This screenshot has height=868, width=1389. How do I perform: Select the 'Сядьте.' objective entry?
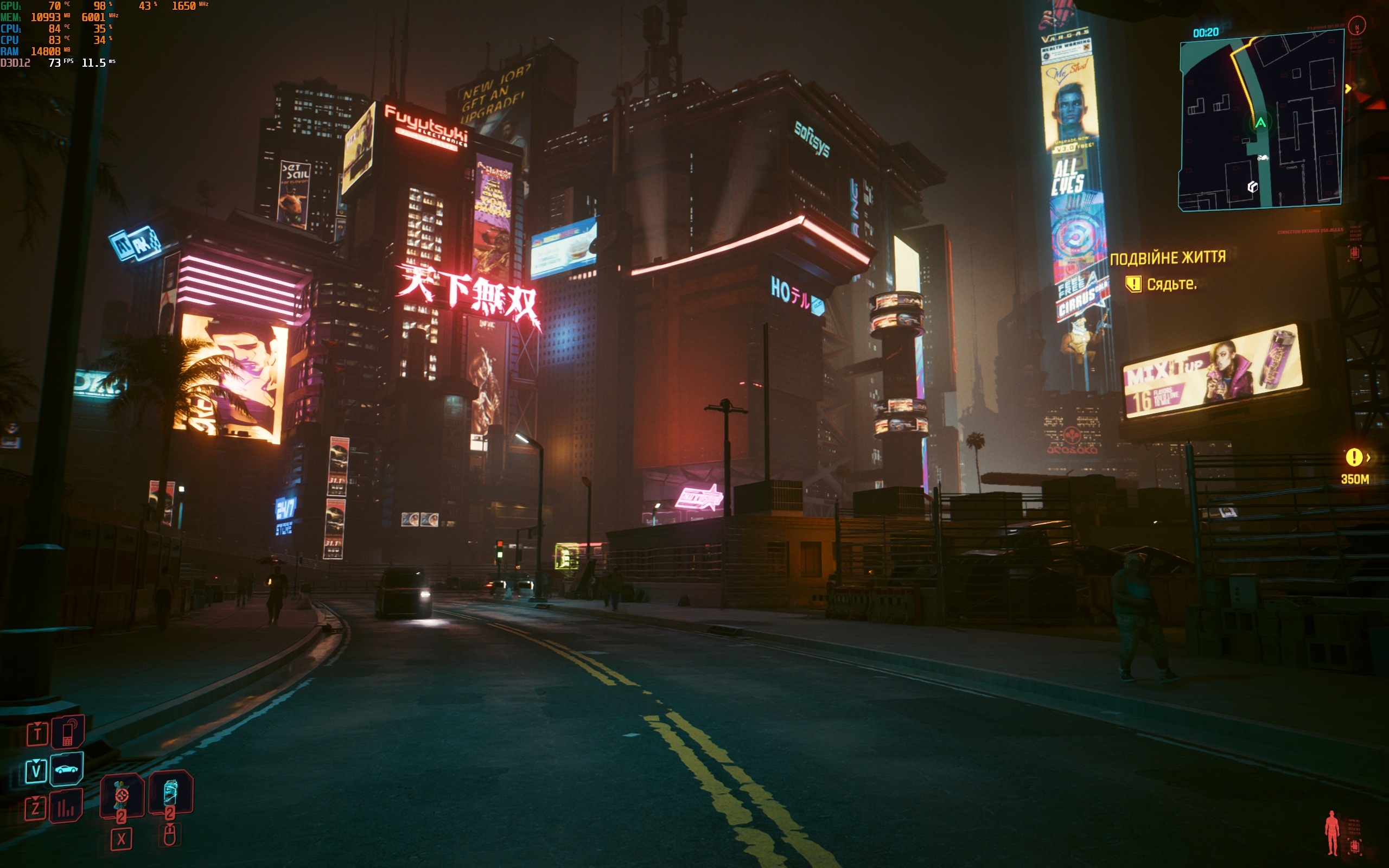1171,284
